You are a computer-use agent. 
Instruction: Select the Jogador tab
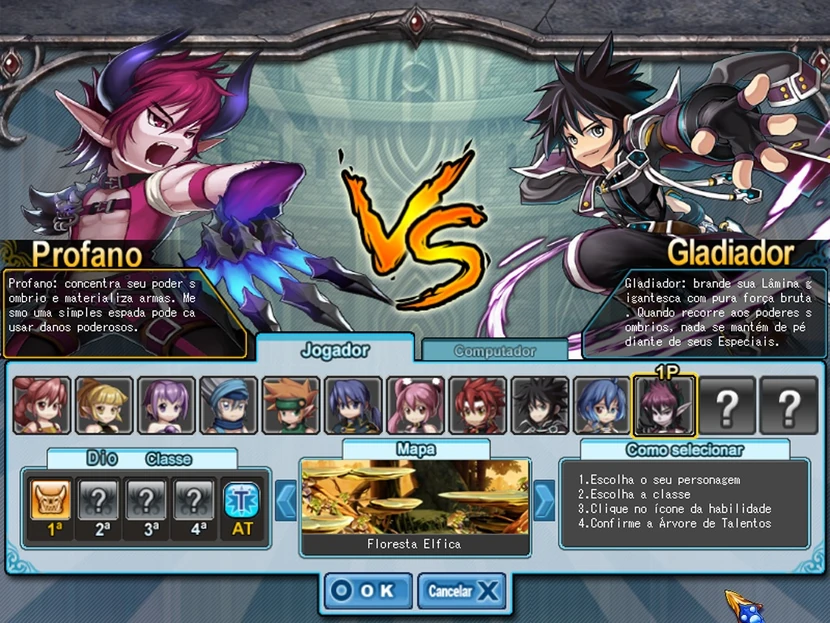click(x=335, y=350)
